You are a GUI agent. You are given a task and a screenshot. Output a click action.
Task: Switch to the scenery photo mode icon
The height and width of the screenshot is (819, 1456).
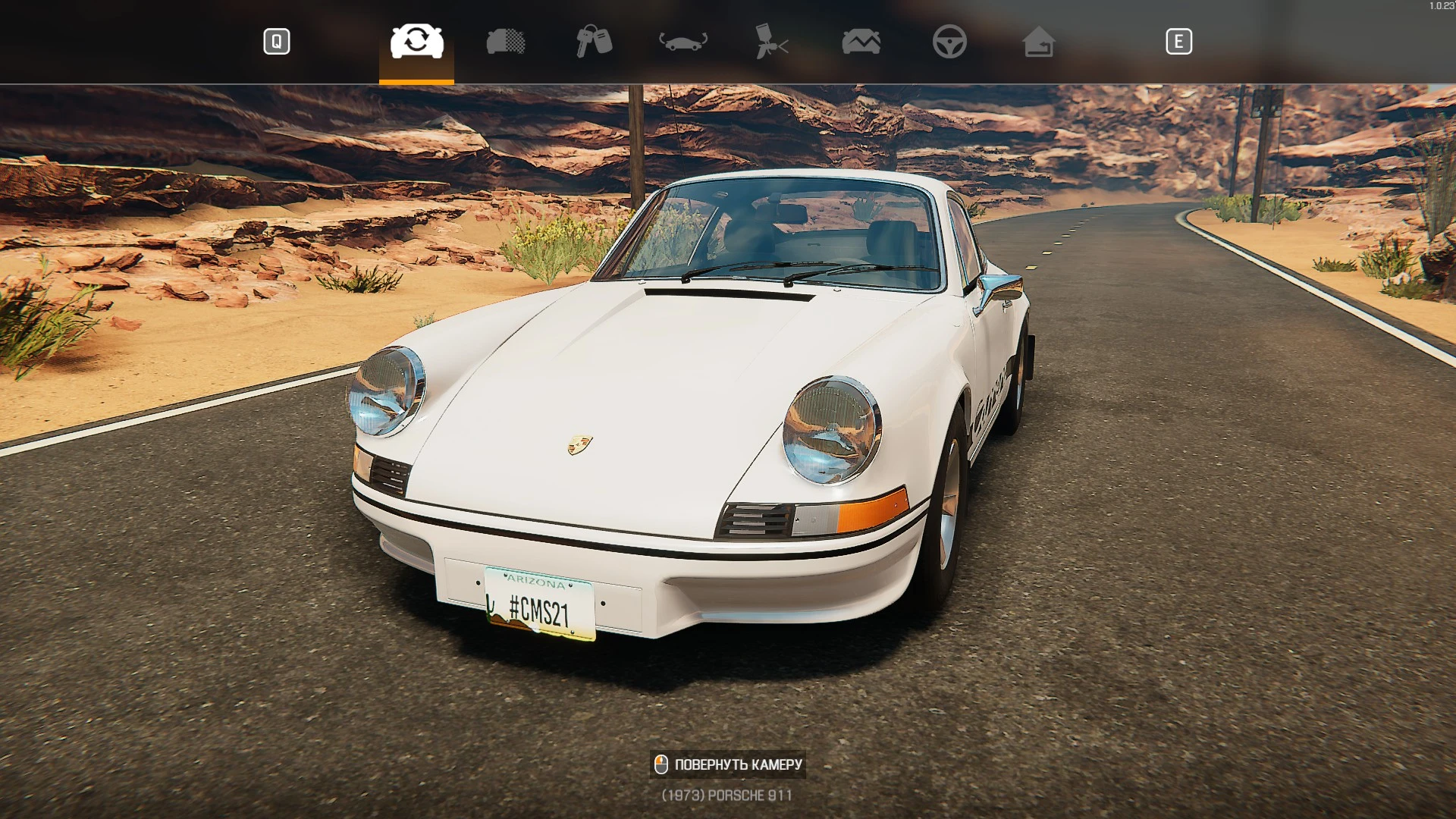[861, 42]
